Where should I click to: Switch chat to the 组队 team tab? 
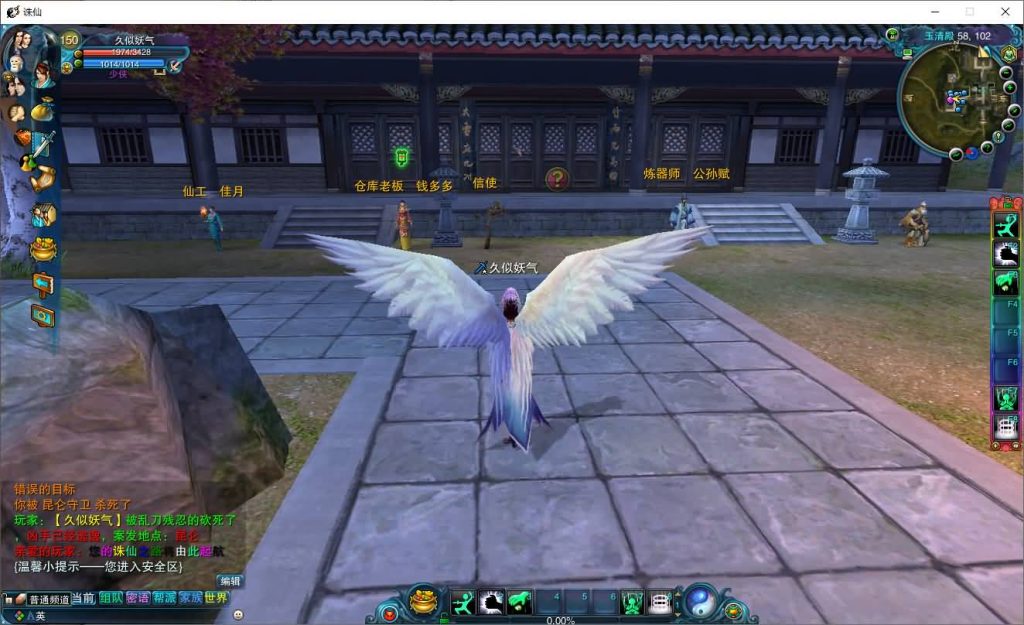[x=110, y=598]
